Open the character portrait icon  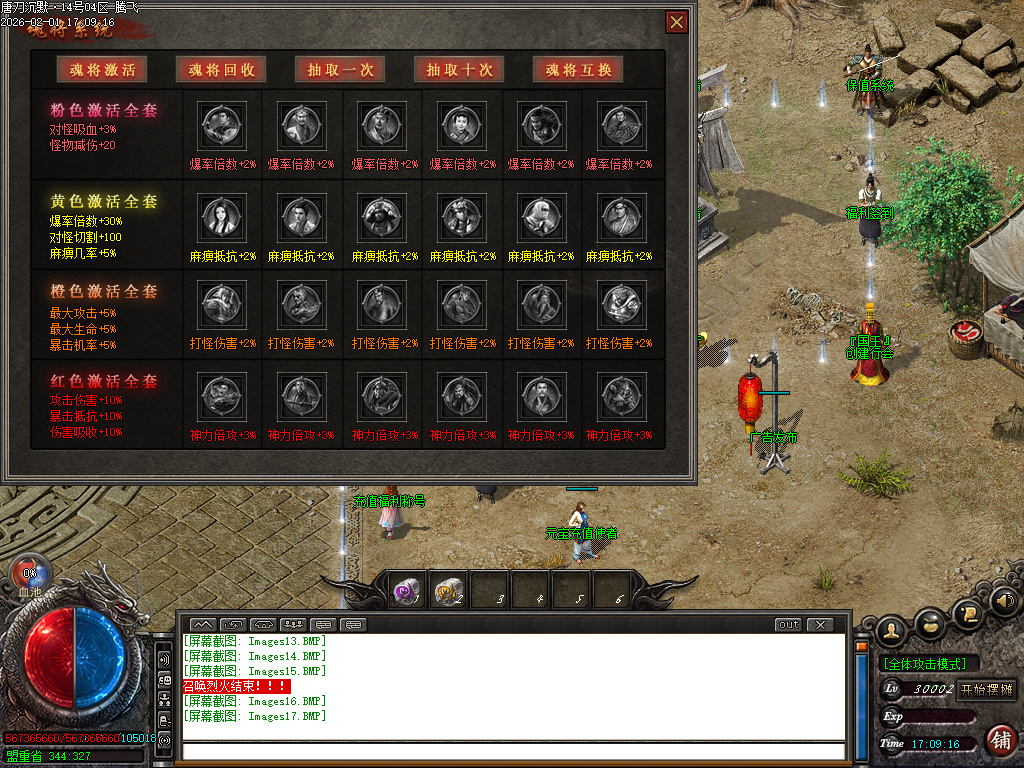click(x=891, y=630)
